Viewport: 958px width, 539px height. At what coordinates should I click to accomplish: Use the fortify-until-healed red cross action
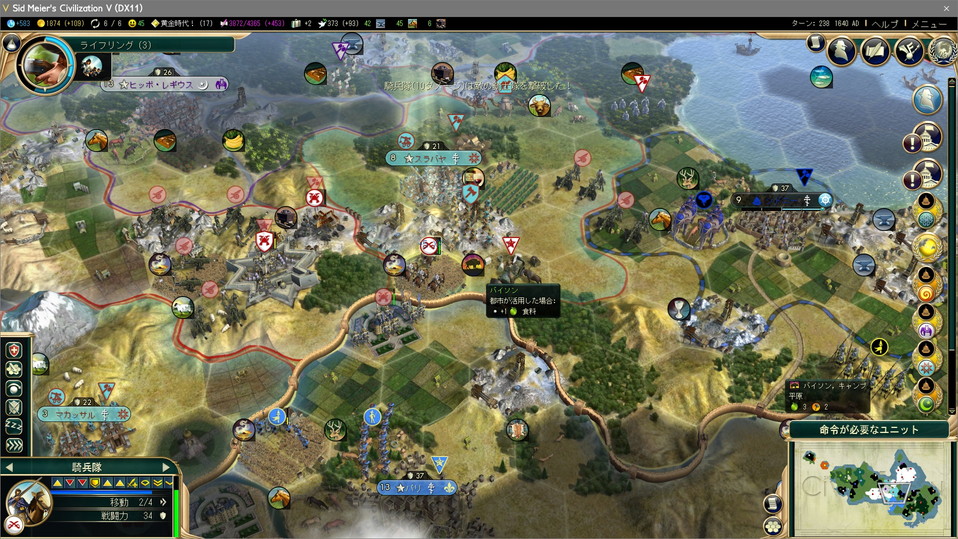(13, 351)
